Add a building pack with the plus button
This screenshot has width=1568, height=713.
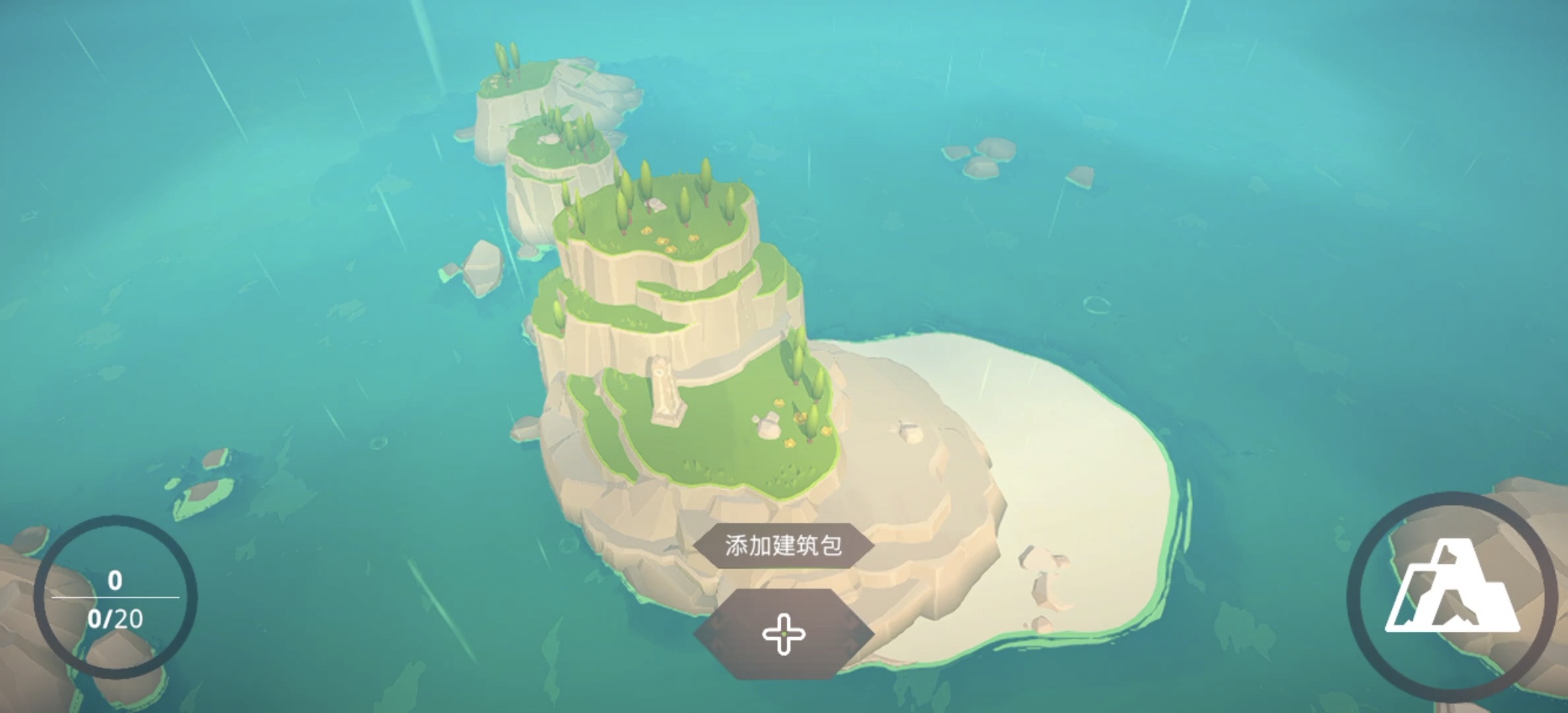pyautogui.click(x=783, y=634)
